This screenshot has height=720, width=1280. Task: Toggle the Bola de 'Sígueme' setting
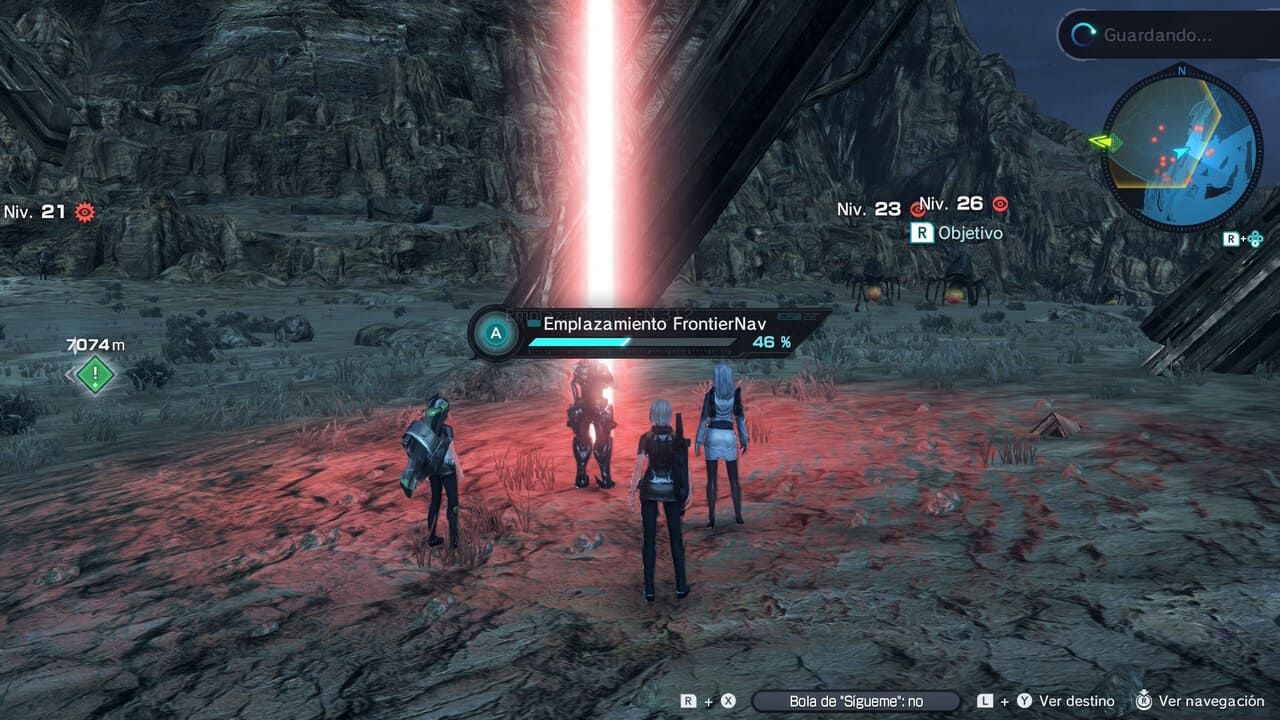(x=856, y=701)
